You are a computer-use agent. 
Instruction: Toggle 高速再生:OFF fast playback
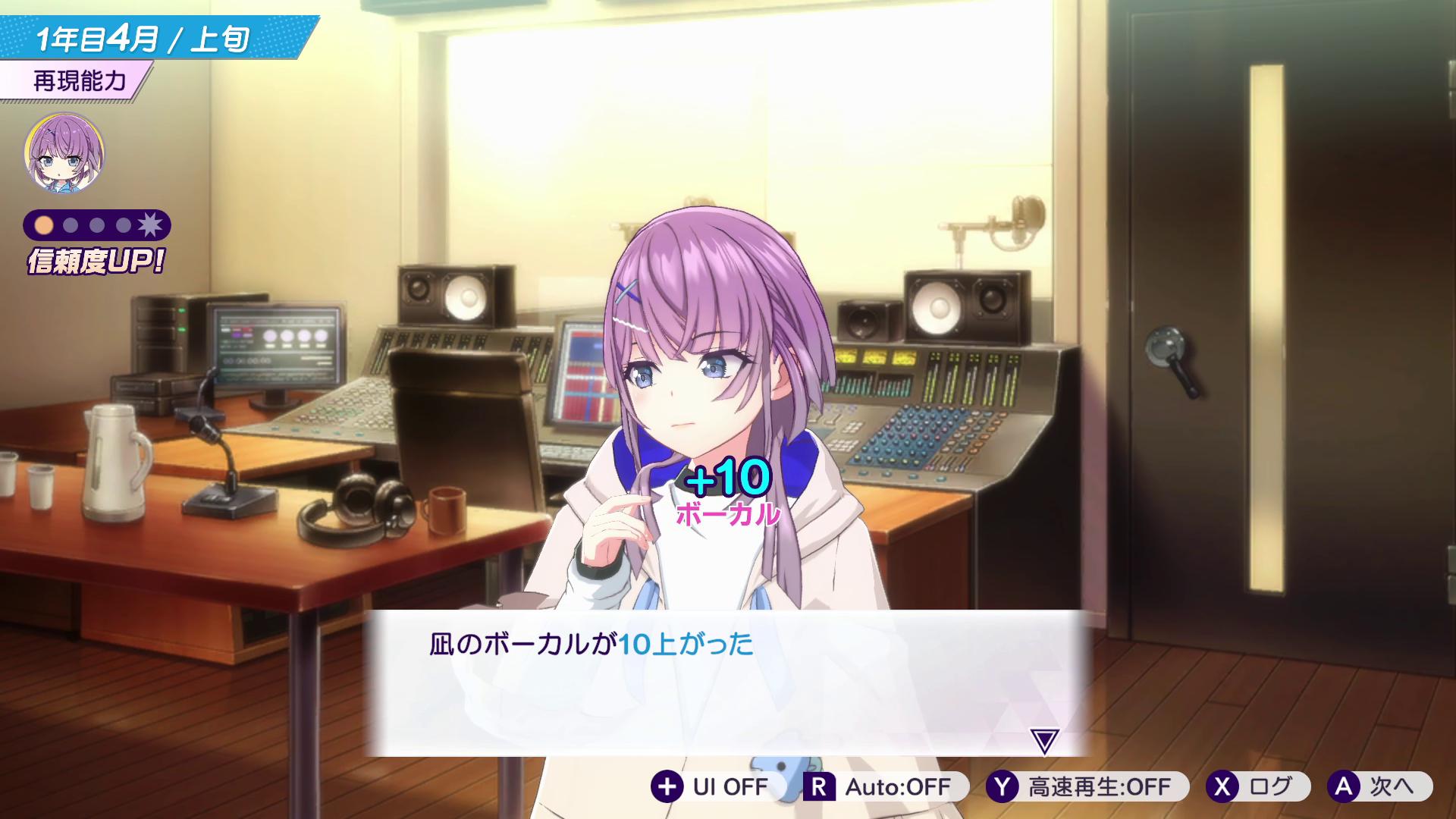click(1084, 787)
